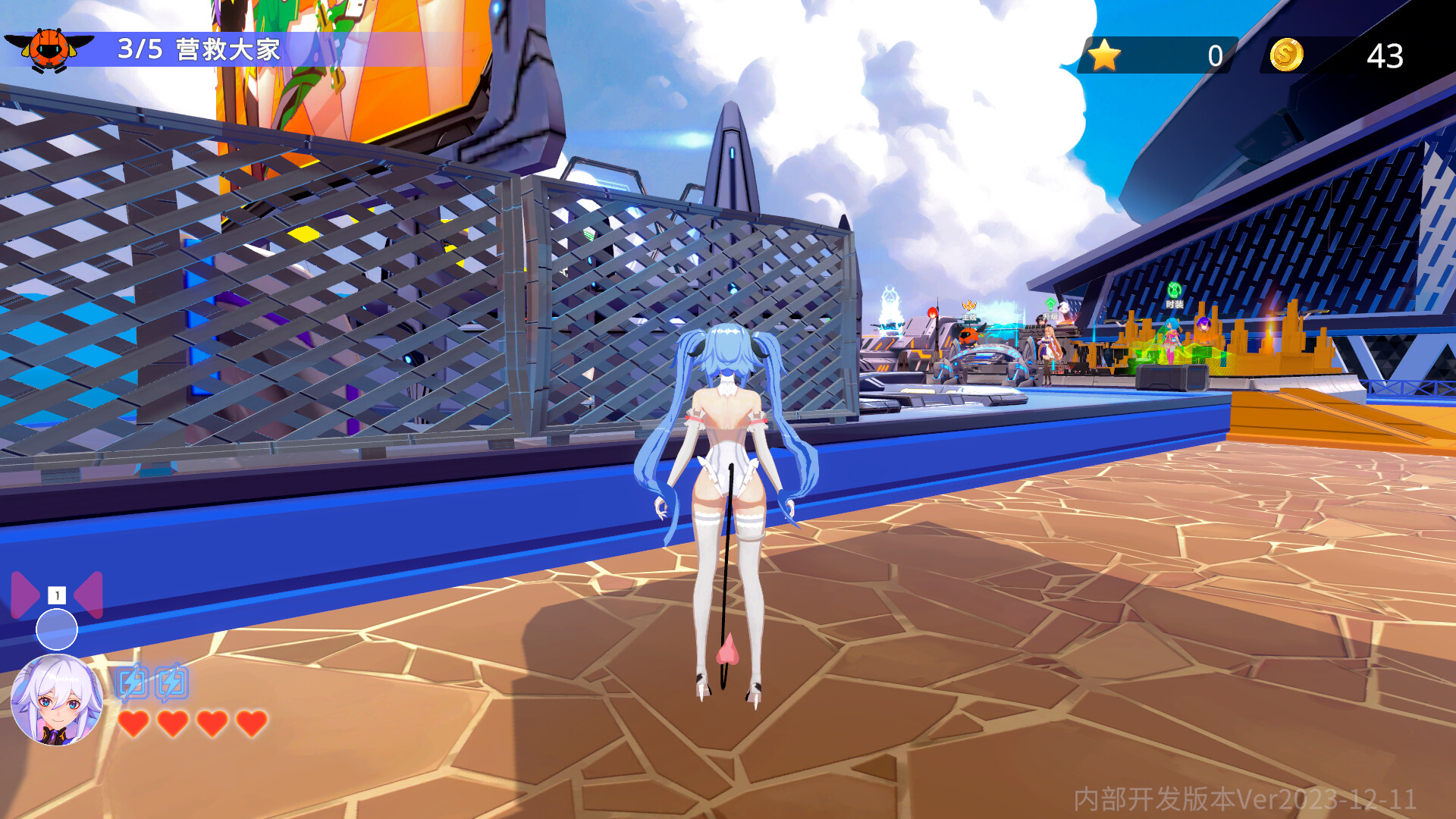Click the yellow star currency icon
Screen dimensions: 1456x819
click(1105, 54)
